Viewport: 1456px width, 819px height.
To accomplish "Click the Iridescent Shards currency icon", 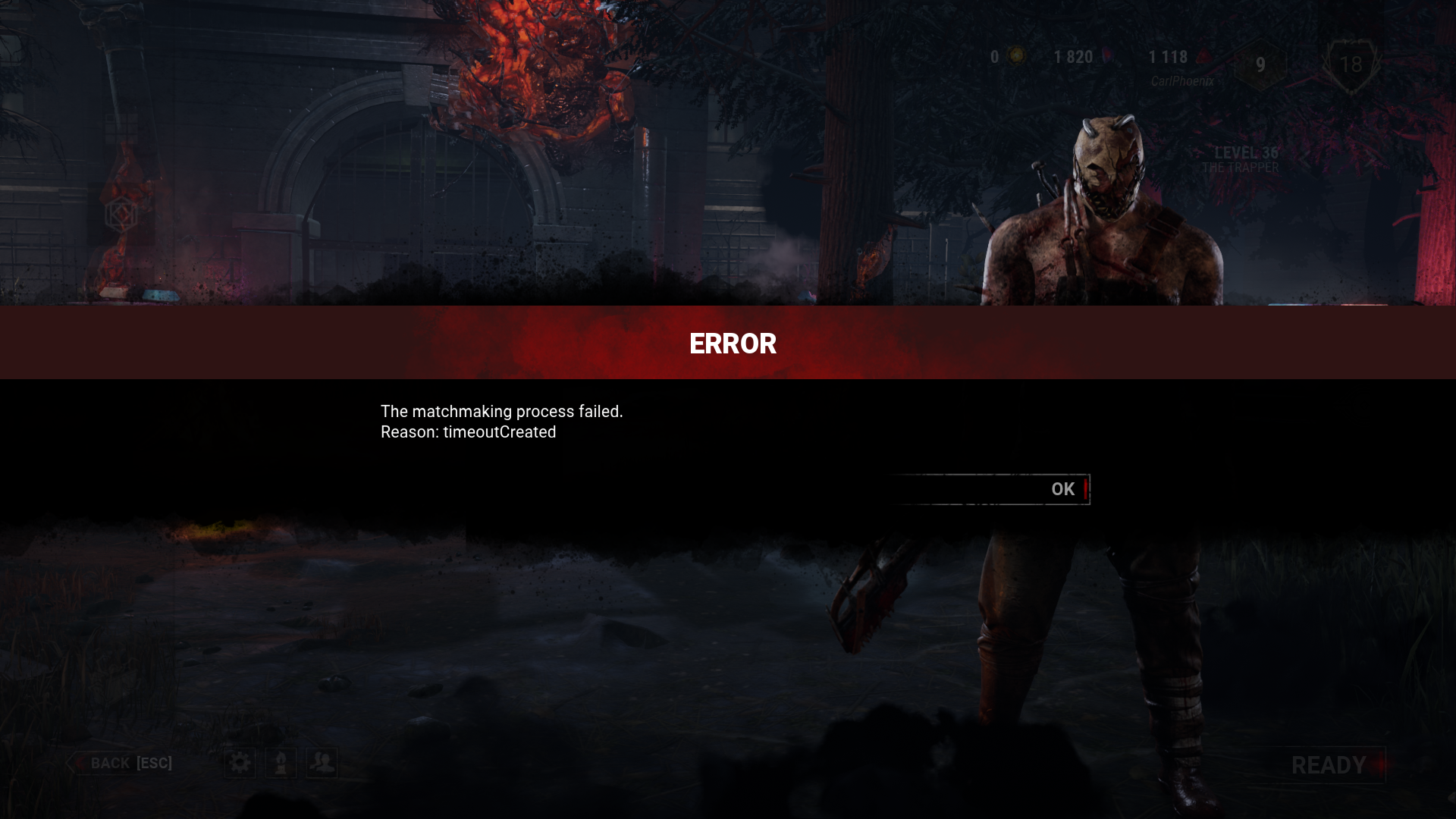I will click(1108, 56).
